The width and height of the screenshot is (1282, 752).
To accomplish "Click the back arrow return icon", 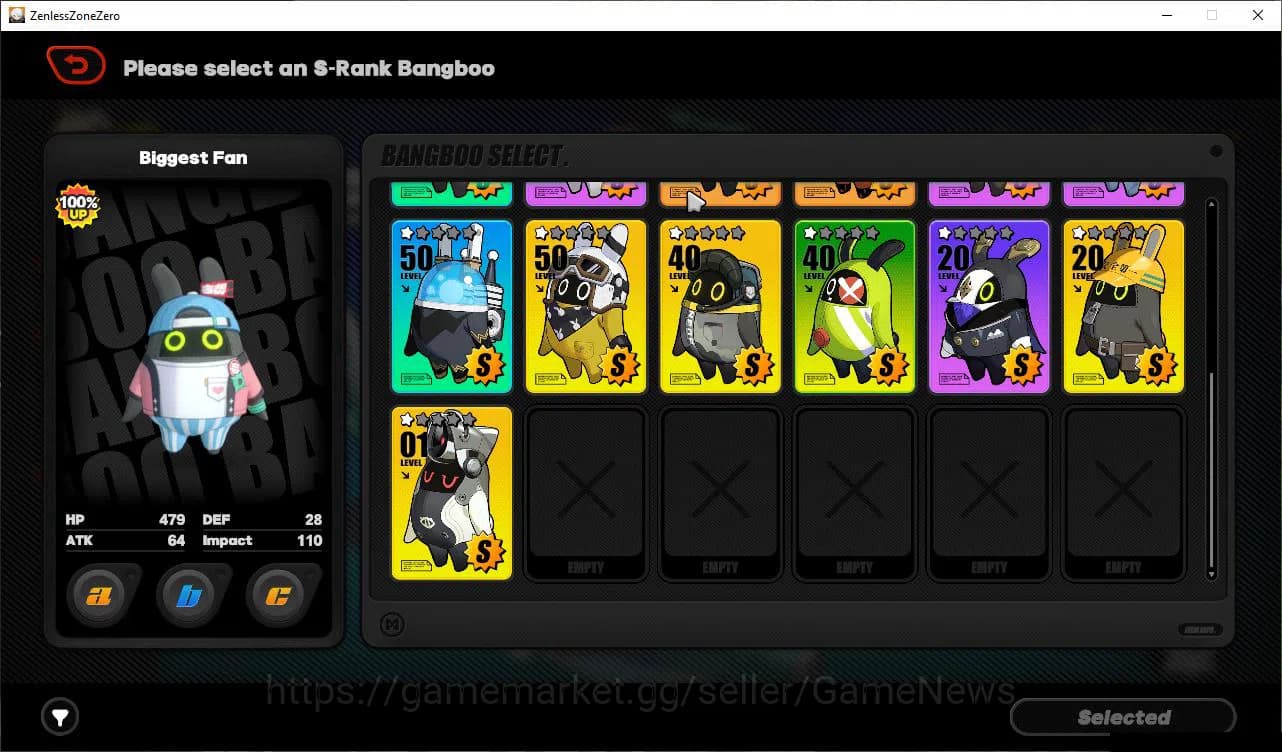I will [76, 64].
